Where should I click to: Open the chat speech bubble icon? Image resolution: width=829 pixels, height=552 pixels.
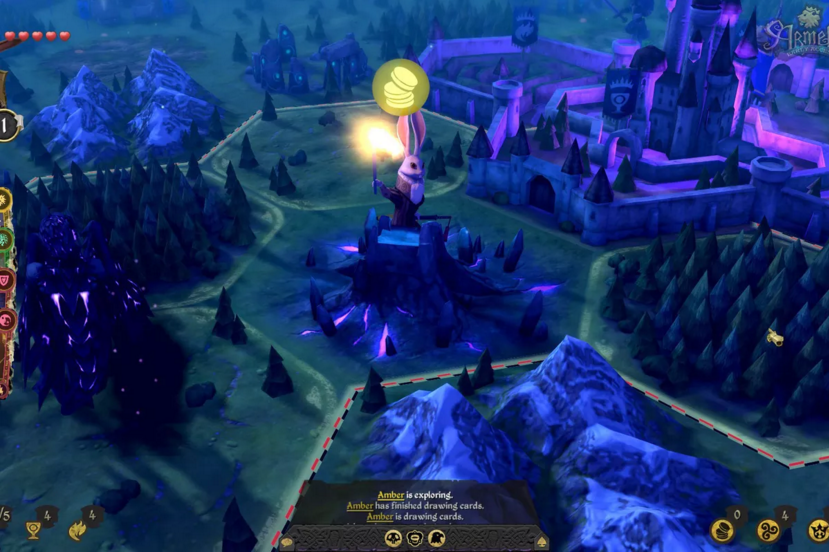point(287,540)
